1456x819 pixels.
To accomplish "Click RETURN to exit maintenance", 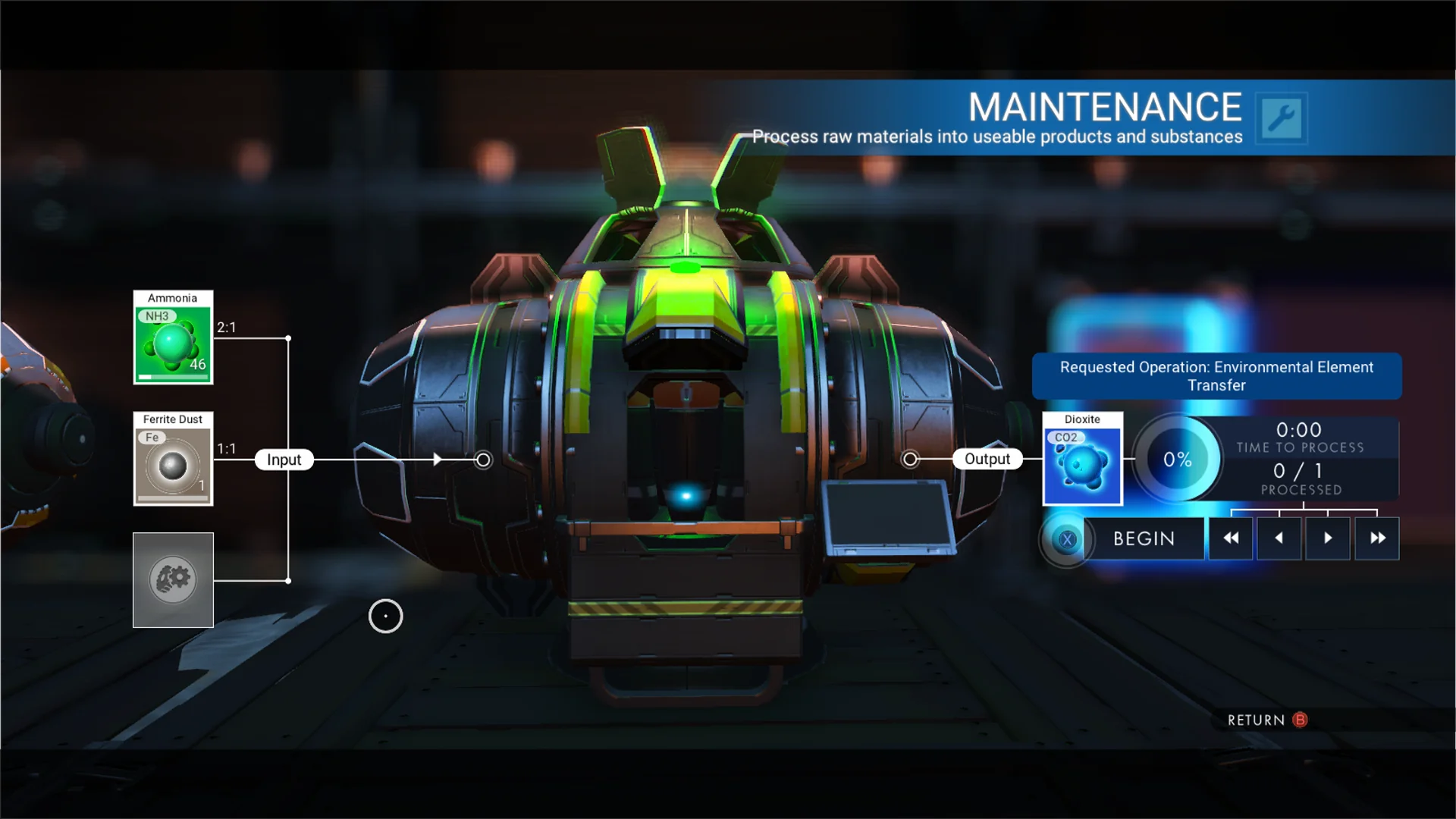I will point(1259,720).
